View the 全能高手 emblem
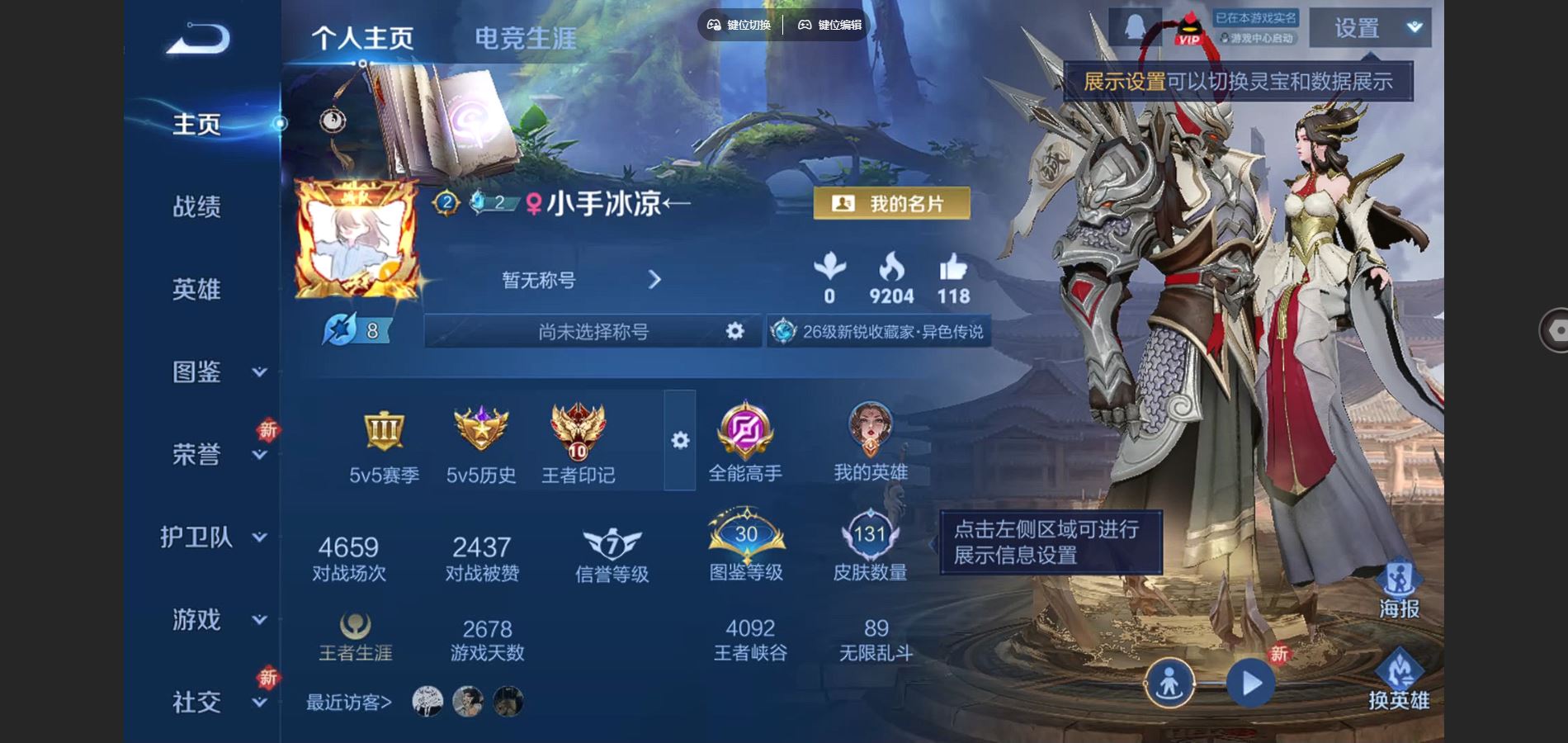The width and height of the screenshot is (1568, 743). [745, 442]
